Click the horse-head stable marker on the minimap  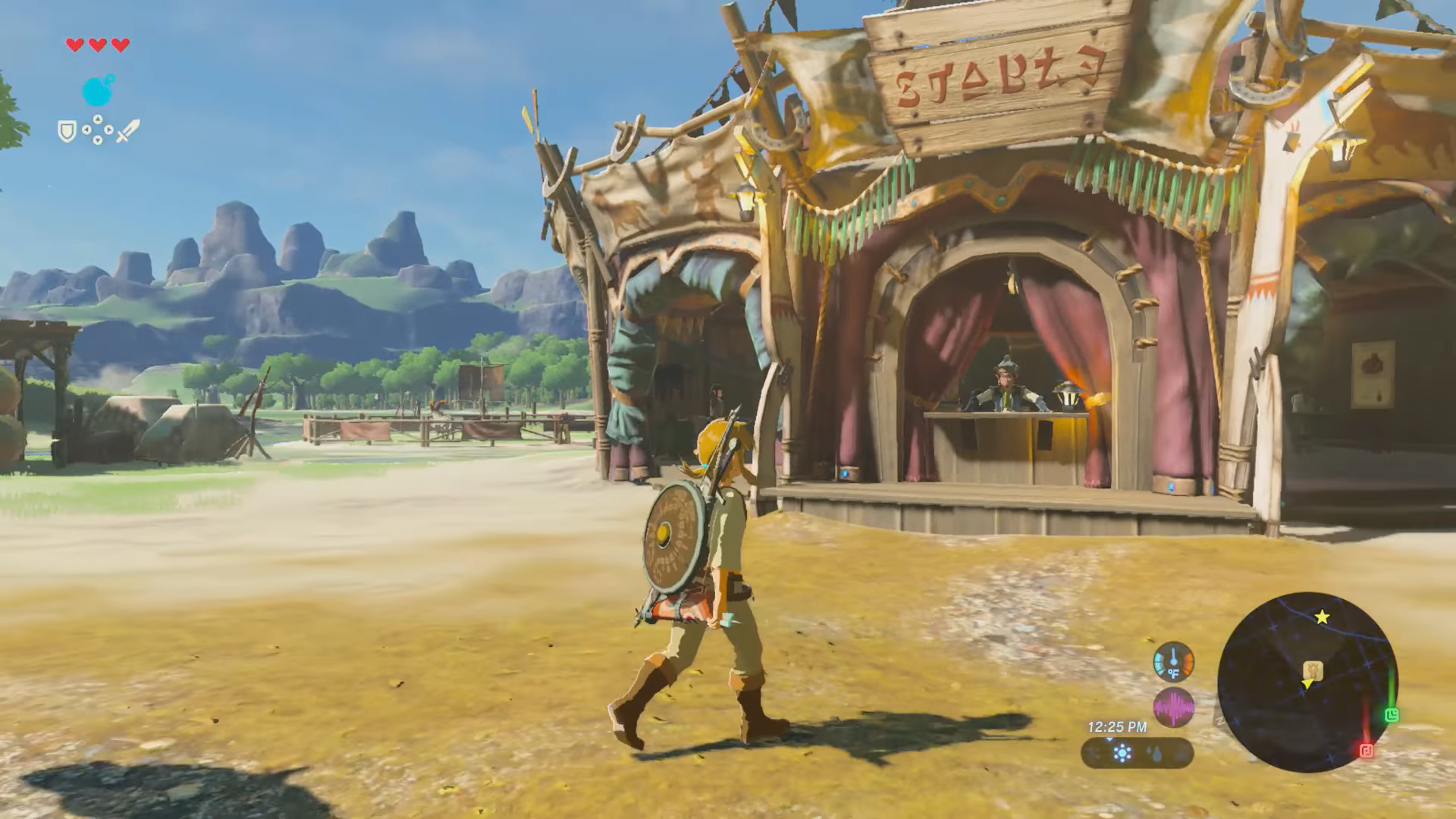pos(1312,670)
